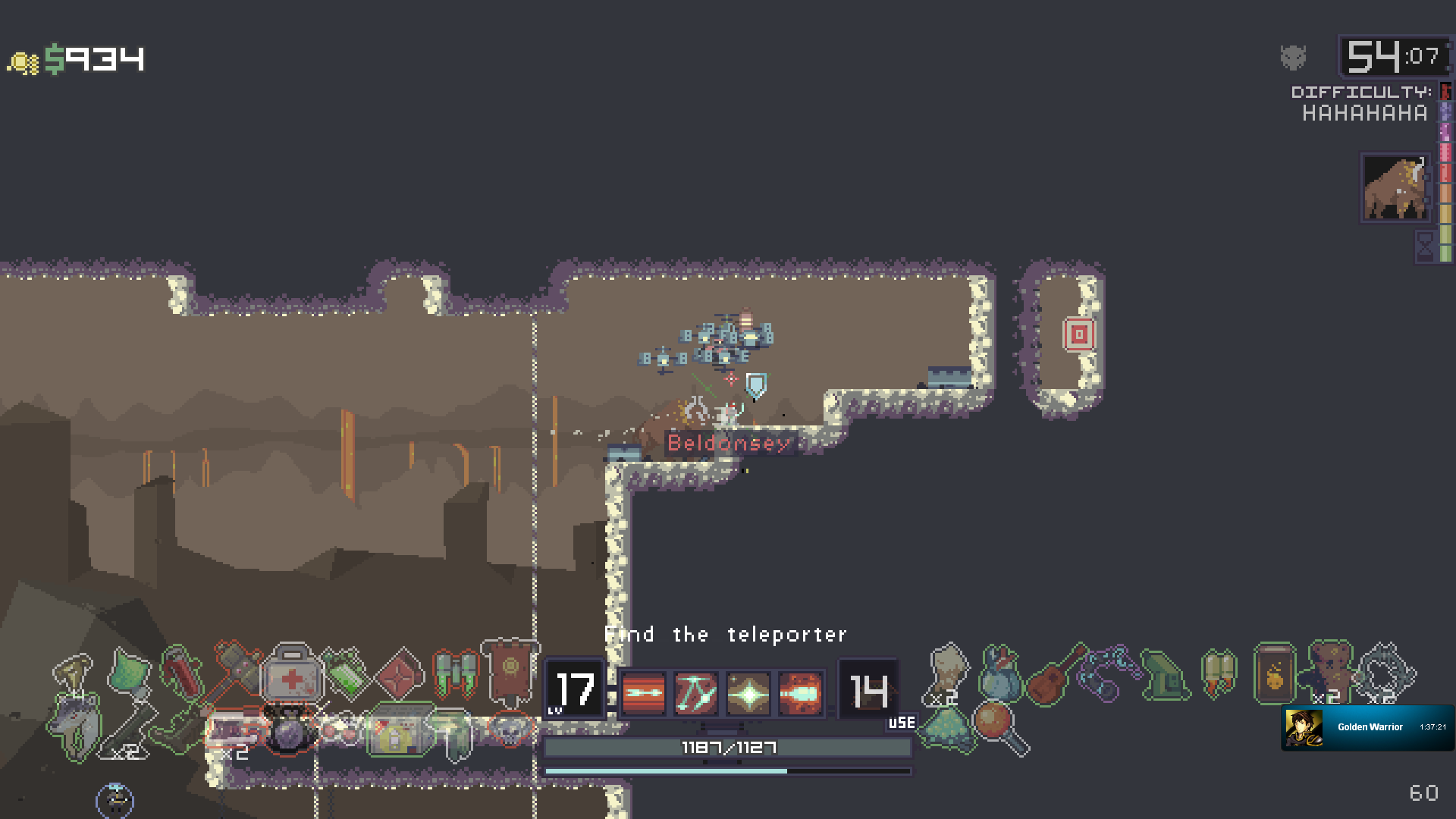Select the green rocket booster item icon

click(456, 673)
